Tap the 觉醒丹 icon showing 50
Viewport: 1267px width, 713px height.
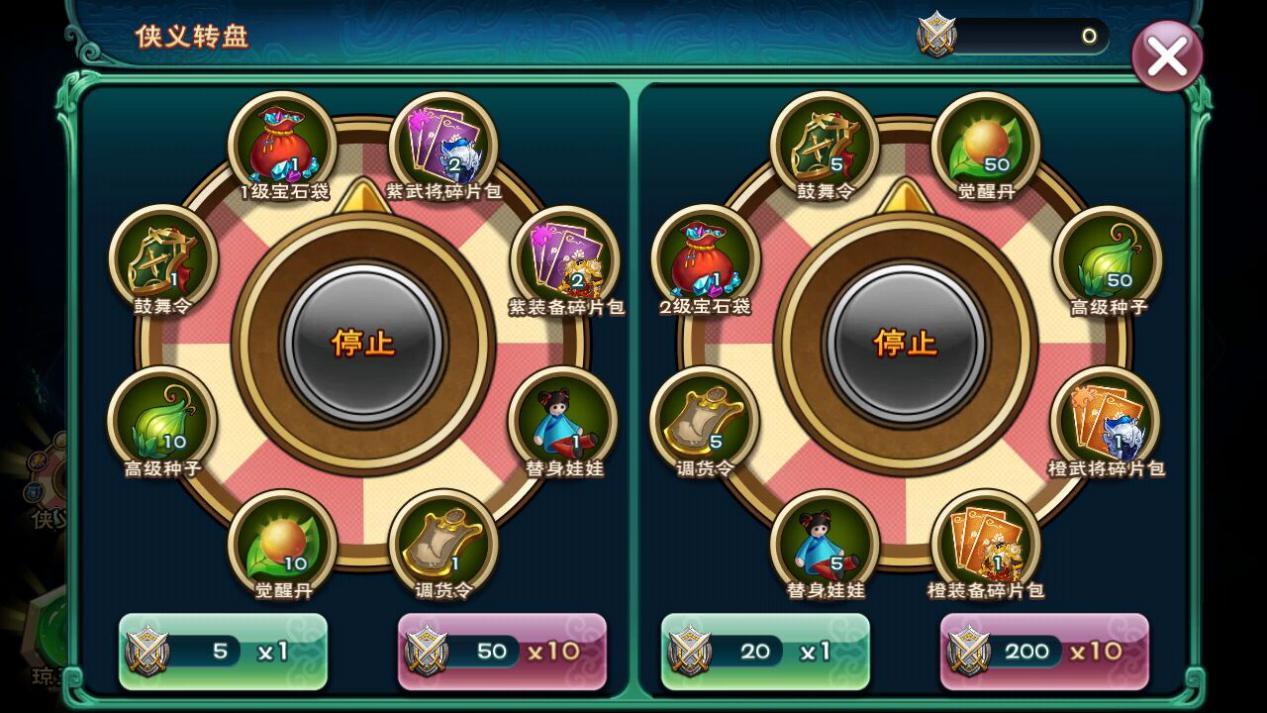click(986, 145)
